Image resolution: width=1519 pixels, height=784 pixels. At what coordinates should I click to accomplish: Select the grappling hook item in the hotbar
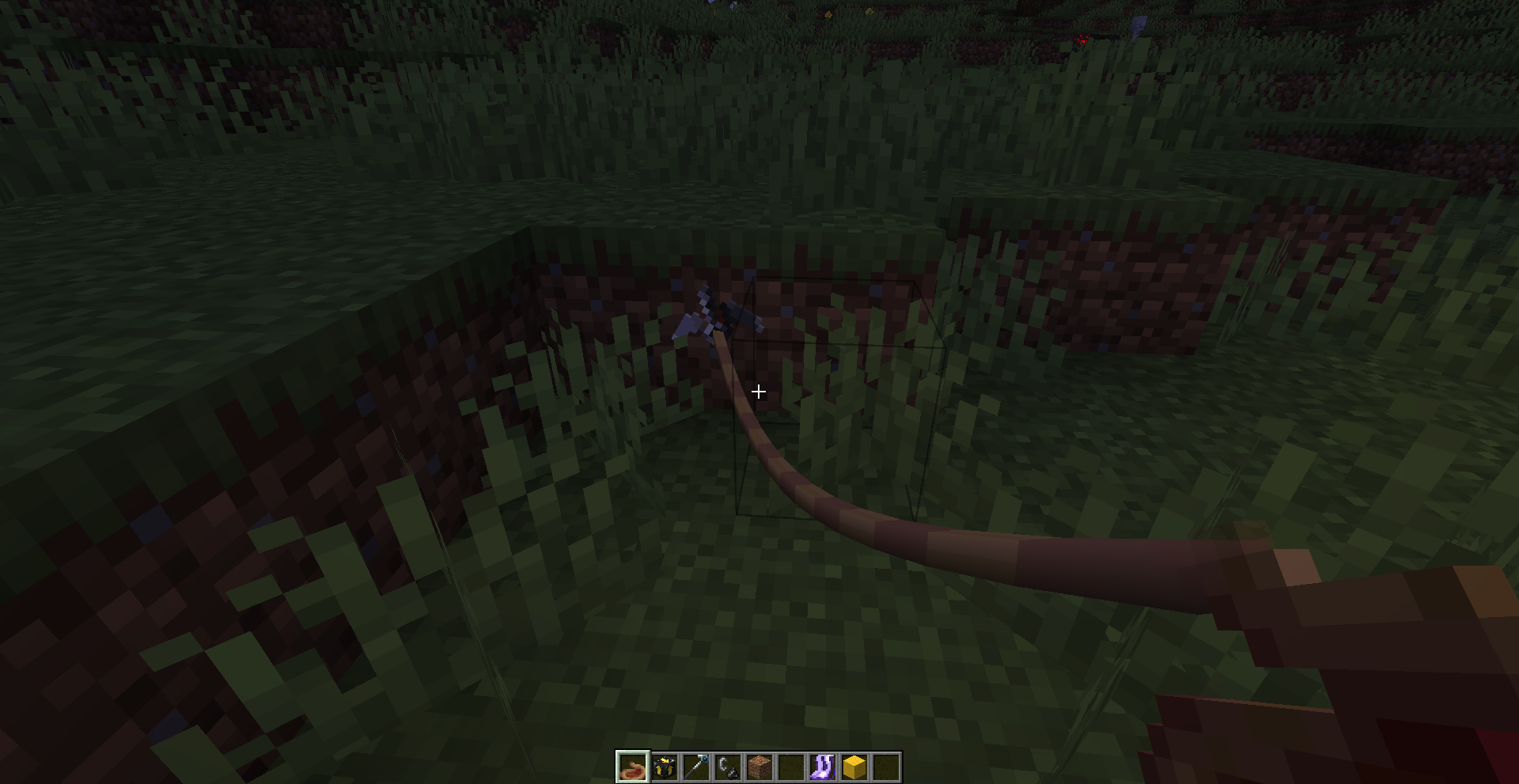click(x=729, y=767)
